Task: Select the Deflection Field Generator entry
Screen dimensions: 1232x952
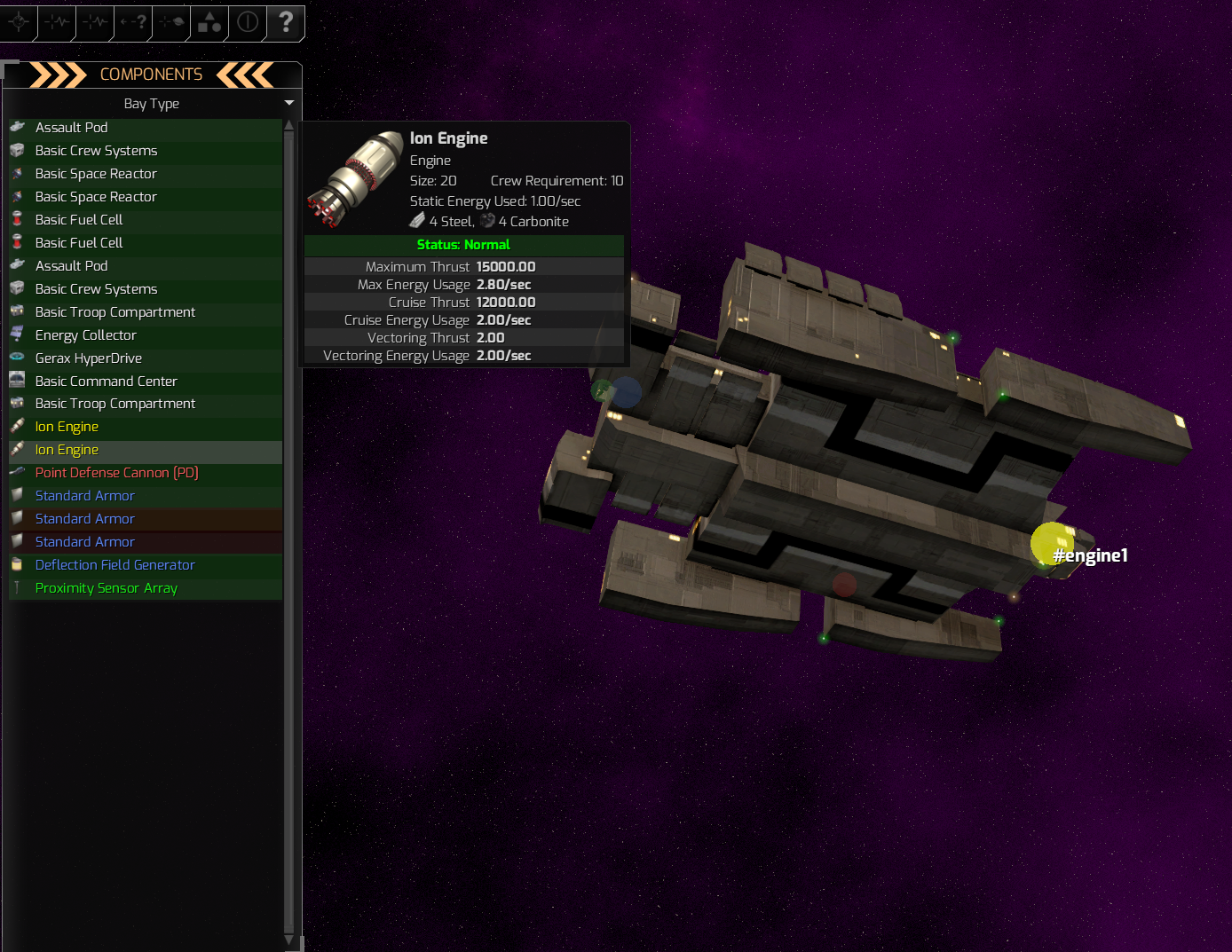Action: (115, 564)
